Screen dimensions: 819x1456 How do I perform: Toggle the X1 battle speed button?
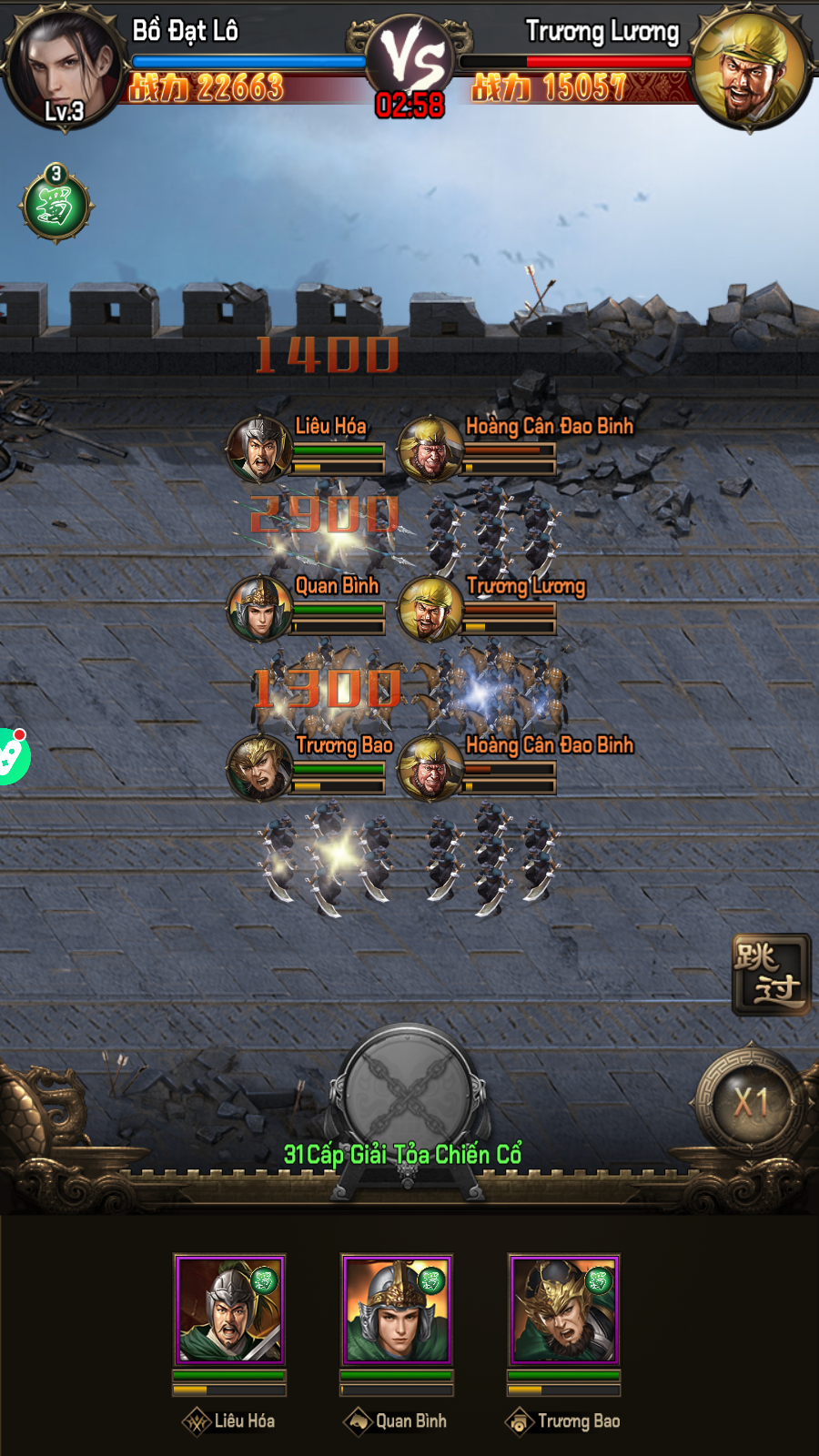point(751,1103)
